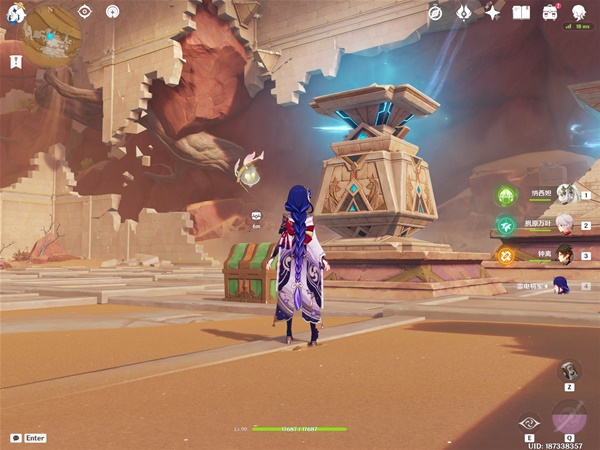Click the signal beacon icon beside the minimap
This screenshot has width=600, height=450.
[111, 12]
